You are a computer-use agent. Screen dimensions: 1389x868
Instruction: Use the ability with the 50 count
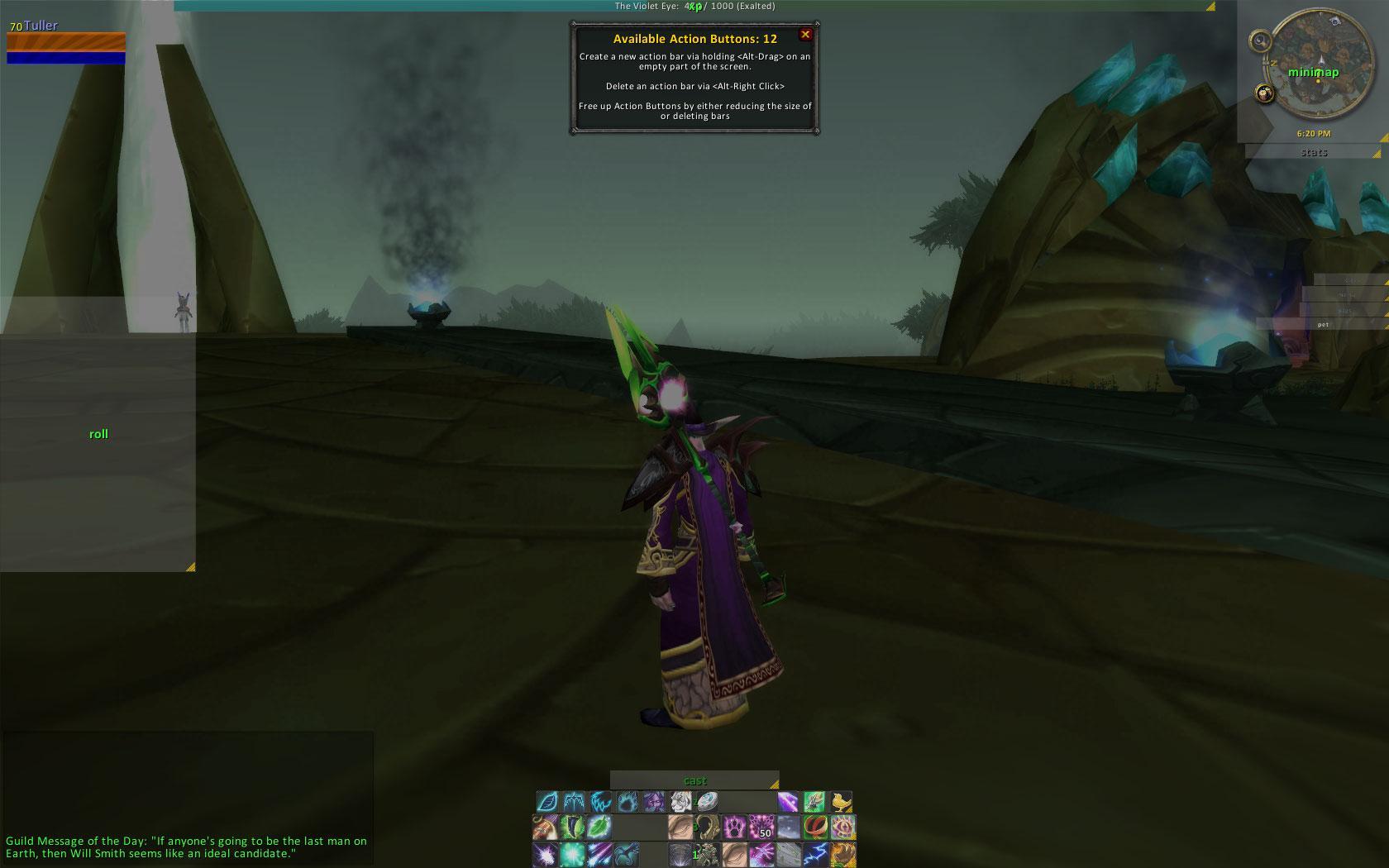pyautogui.click(x=761, y=827)
